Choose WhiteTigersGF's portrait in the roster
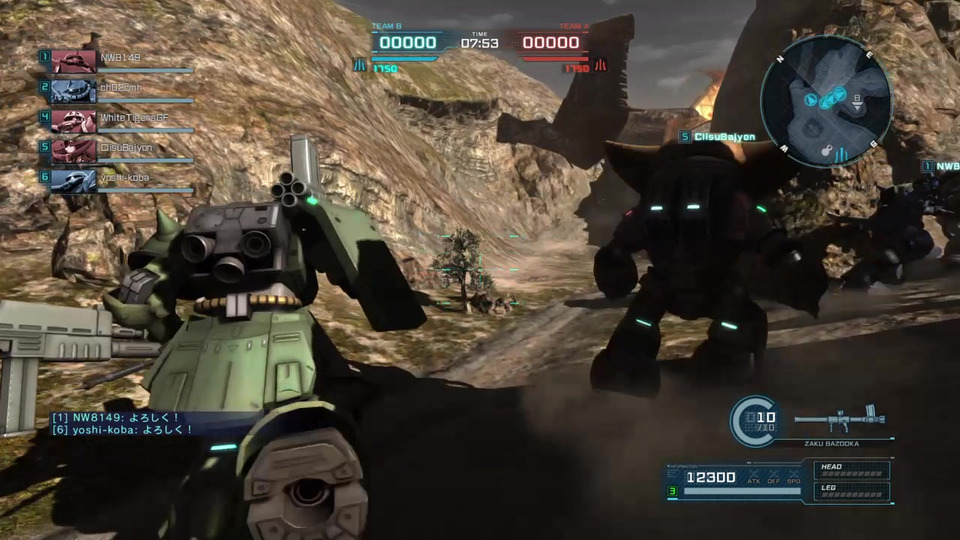960x540 pixels. point(73,120)
